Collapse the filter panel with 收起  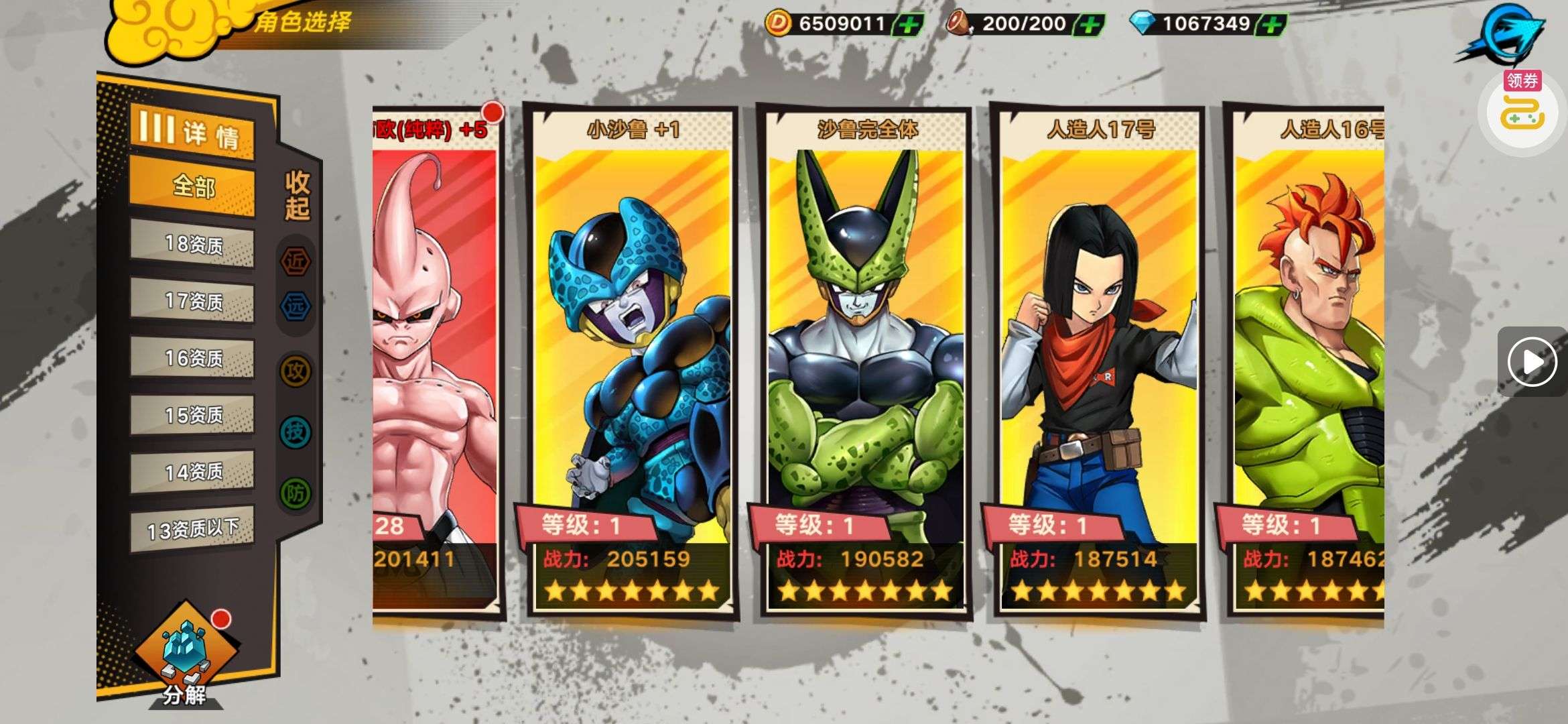pos(297,195)
